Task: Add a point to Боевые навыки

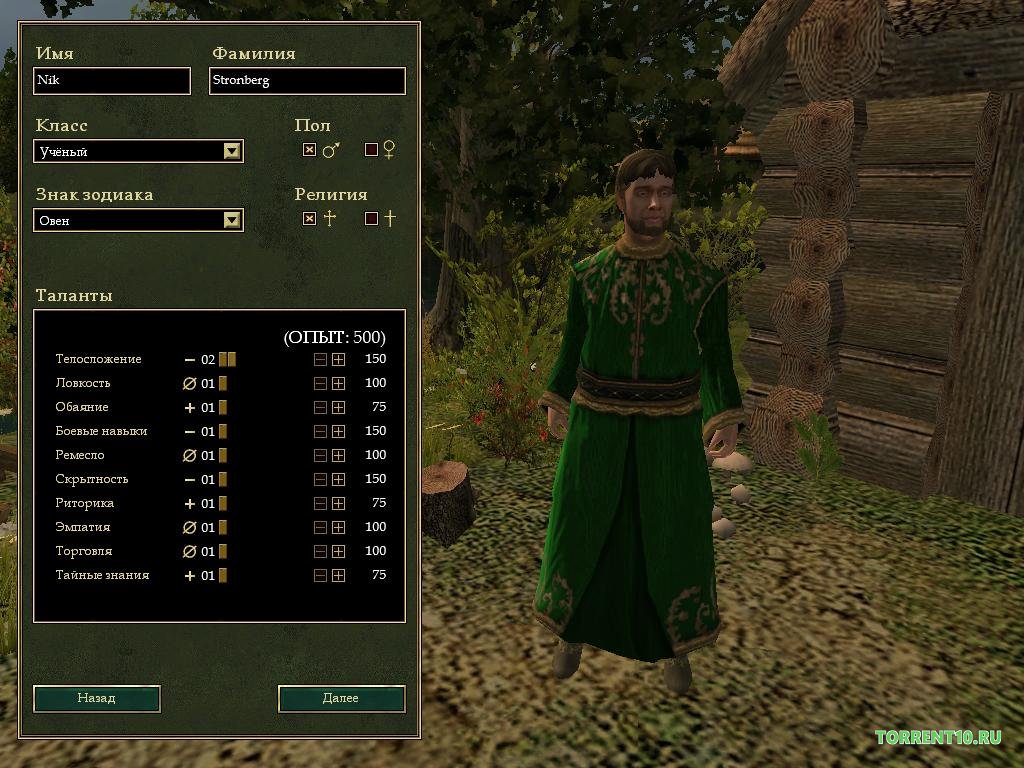Action: click(x=339, y=431)
